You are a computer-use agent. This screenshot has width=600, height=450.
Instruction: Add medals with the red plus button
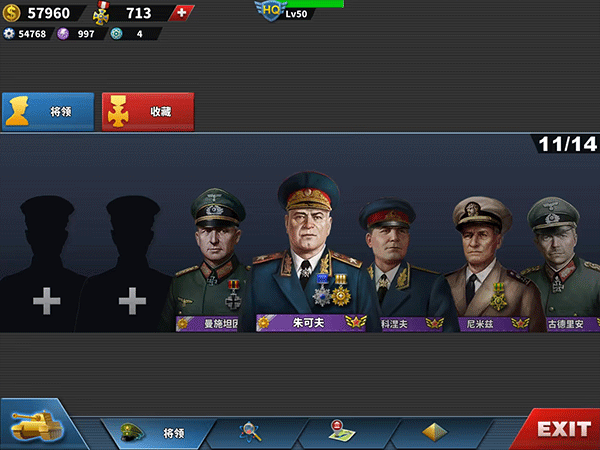[180, 13]
